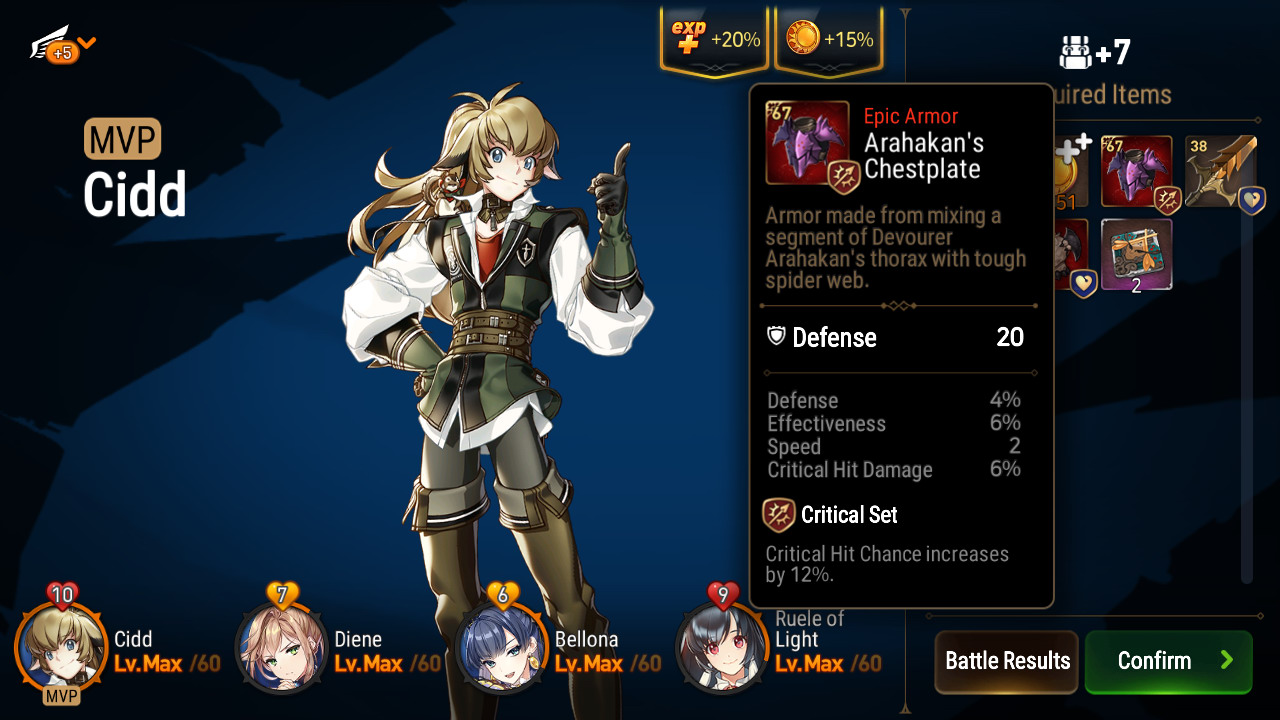Tap the gold +15% bonus banner
Image resolution: width=1280 pixels, height=720 pixels.
click(x=829, y=40)
